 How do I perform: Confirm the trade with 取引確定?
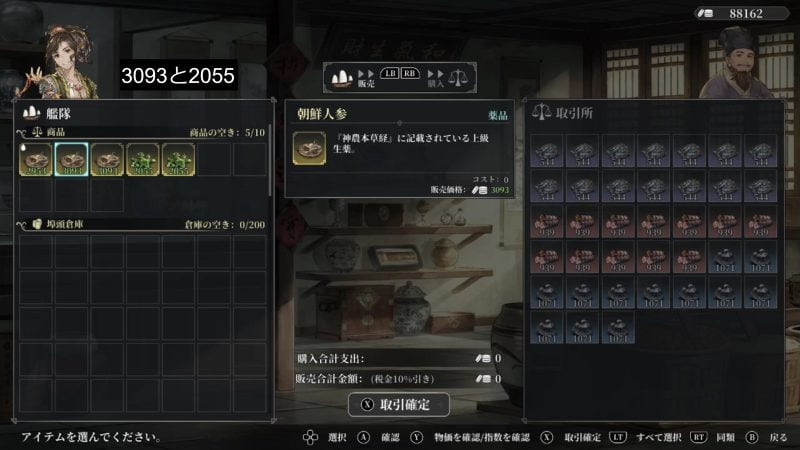pyautogui.click(x=398, y=404)
